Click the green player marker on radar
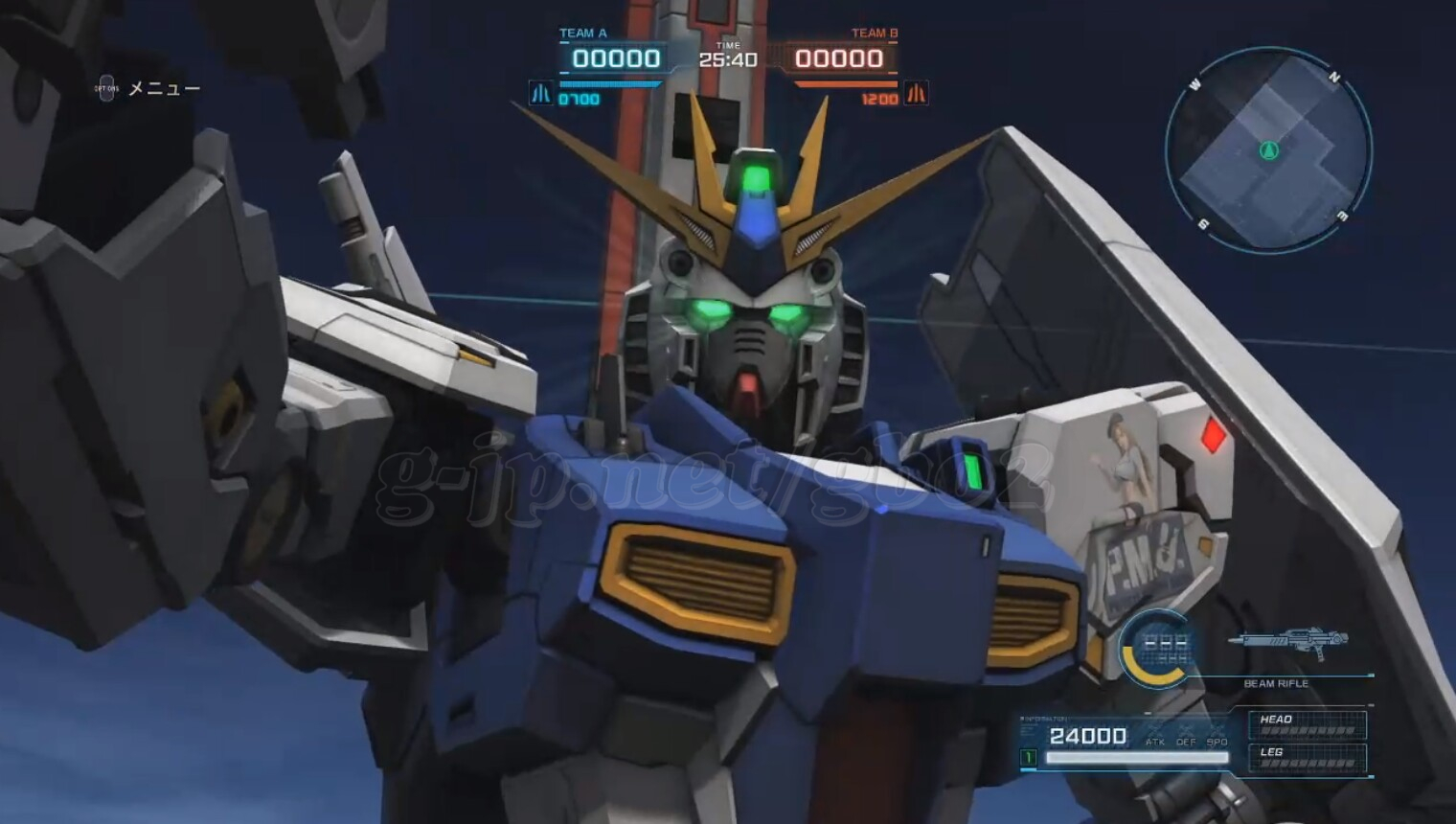The height and width of the screenshot is (824, 1456). coord(1269,150)
